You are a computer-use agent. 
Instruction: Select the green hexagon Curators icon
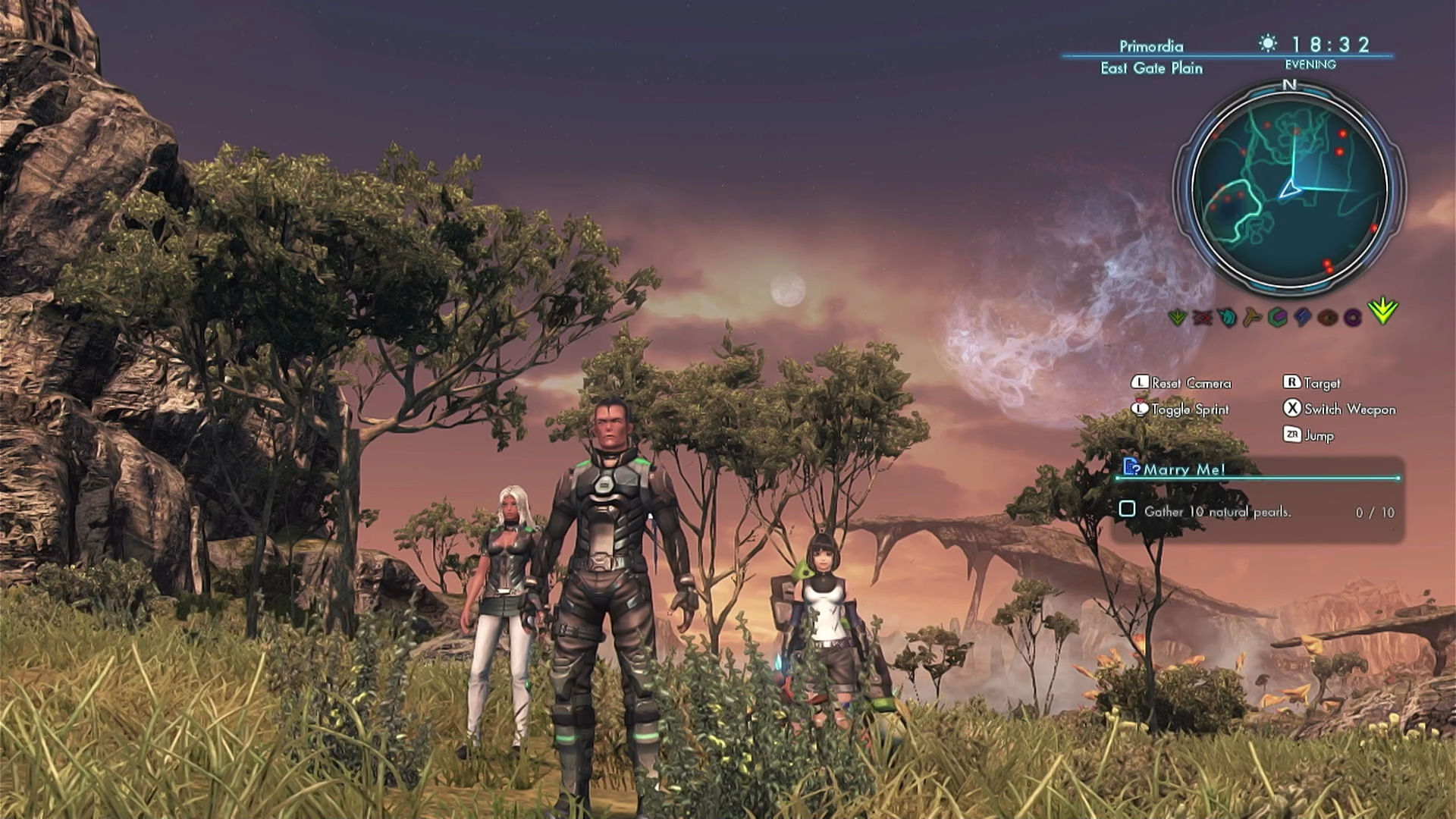1278,317
